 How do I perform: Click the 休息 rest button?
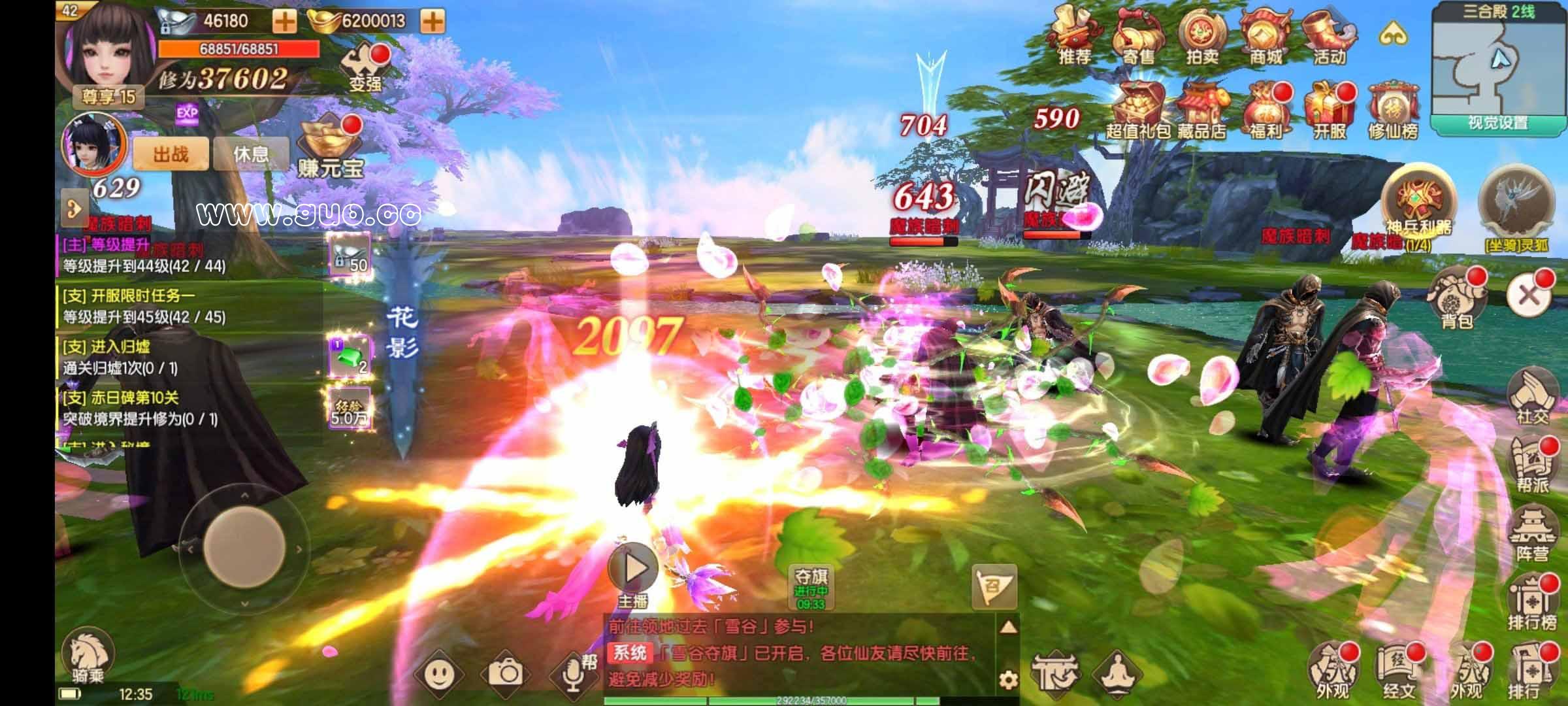[251, 155]
